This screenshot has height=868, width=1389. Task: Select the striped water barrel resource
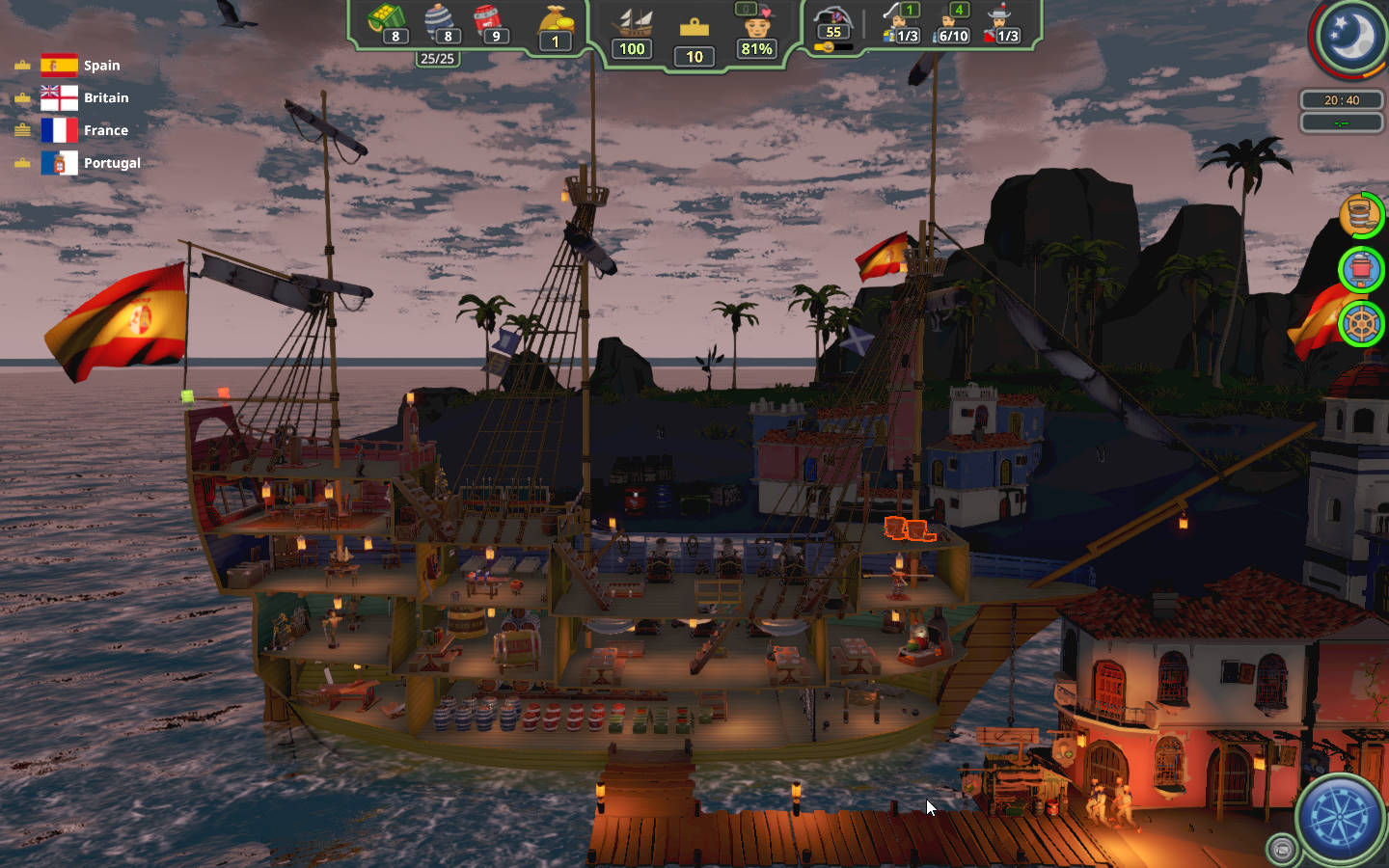439,21
